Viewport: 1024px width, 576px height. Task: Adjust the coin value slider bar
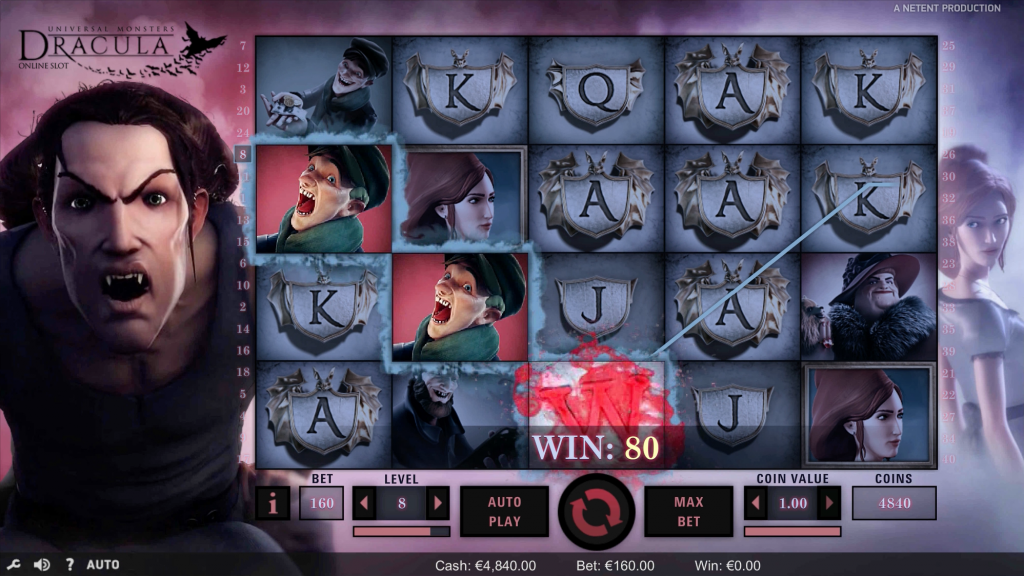(x=792, y=531)
